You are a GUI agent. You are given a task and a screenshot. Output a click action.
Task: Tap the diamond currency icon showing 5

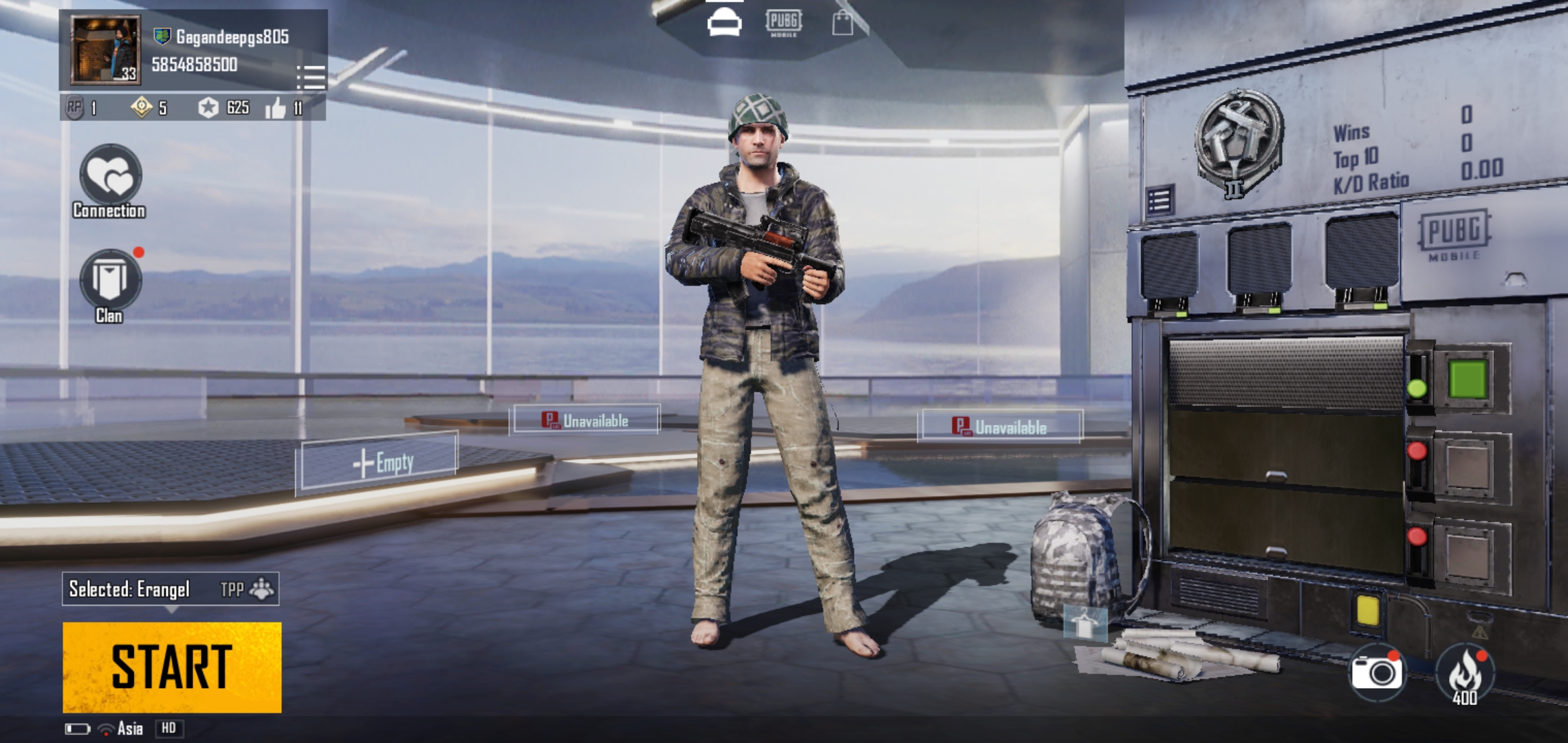143,107
